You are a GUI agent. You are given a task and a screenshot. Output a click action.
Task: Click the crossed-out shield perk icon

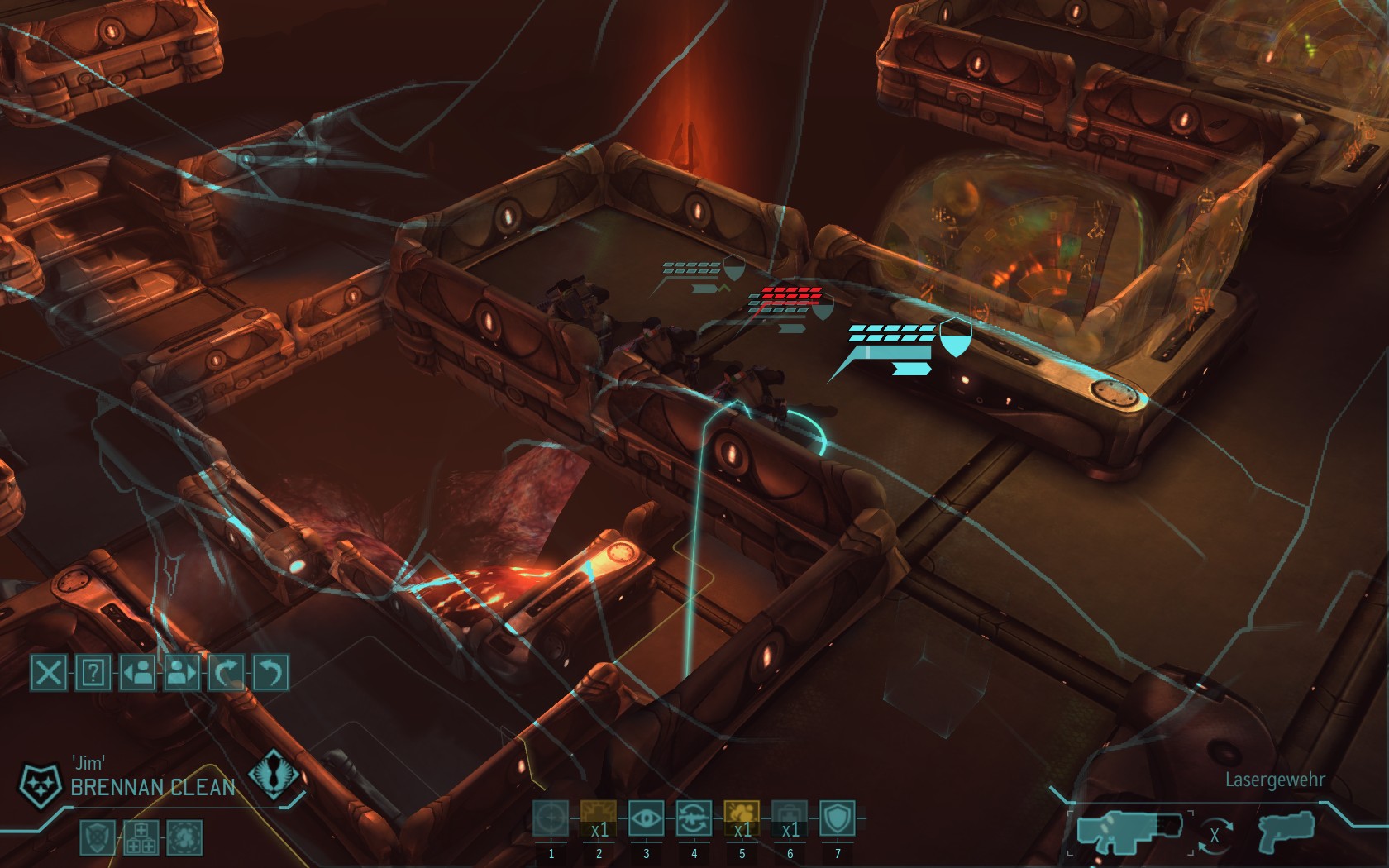(x=97, y=837)
